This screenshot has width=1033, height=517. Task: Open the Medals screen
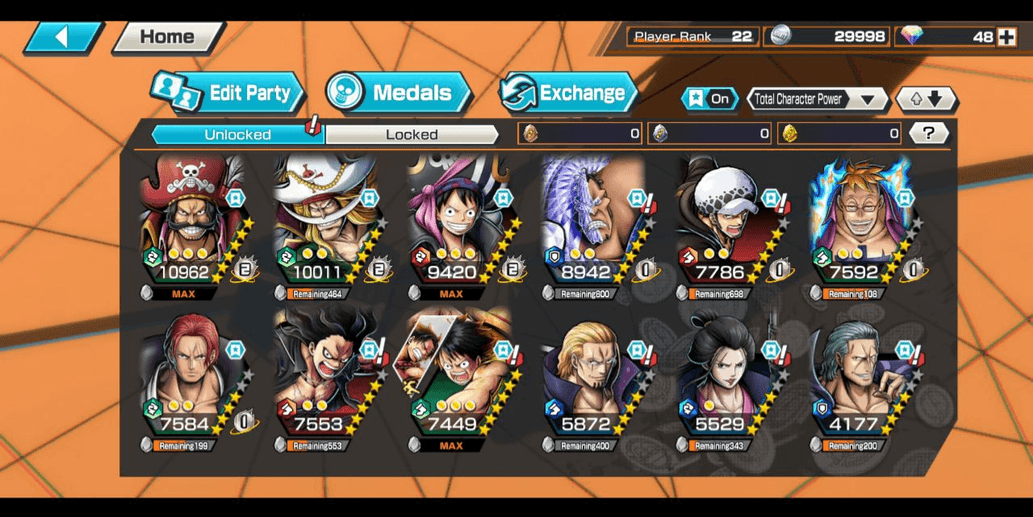398,93
